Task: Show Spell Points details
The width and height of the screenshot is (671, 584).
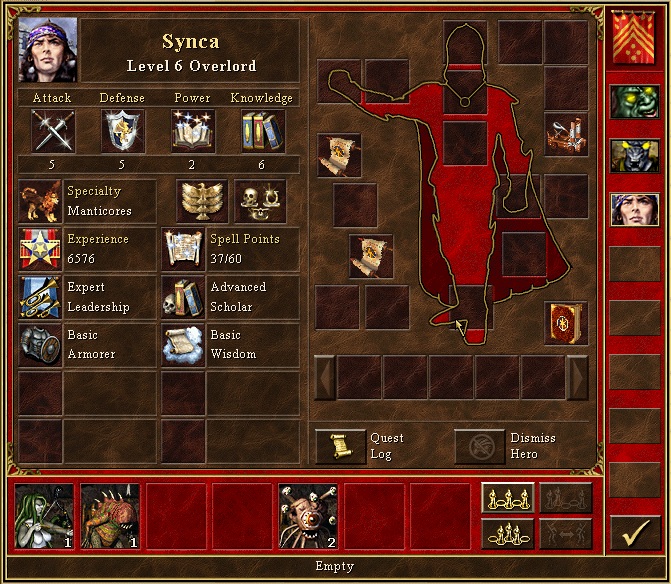Action: [x=183, y=249]
